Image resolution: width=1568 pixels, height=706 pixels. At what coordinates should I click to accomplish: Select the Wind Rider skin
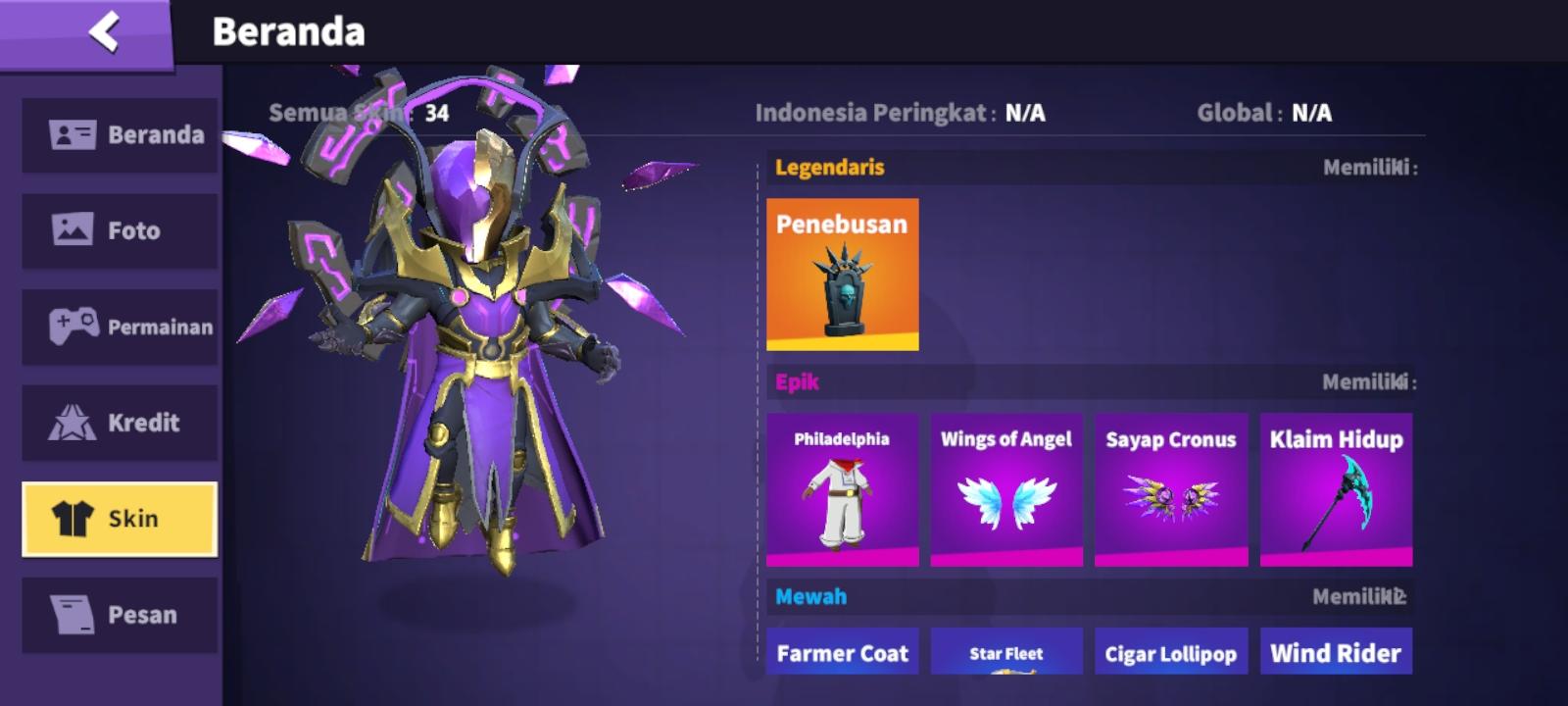[x=1336, y=652]
